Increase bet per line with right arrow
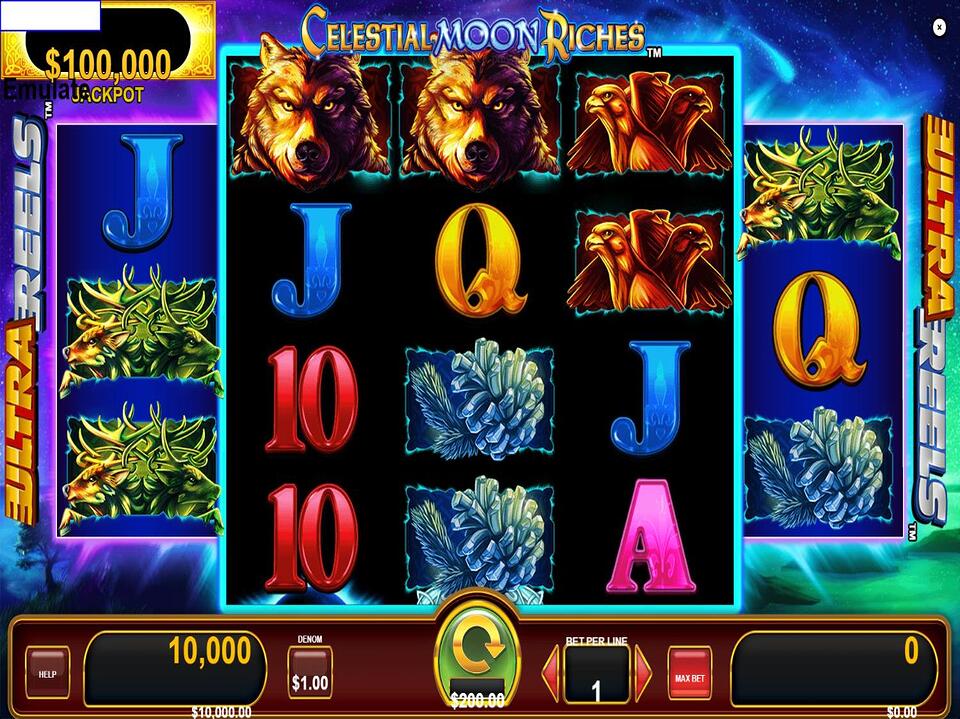 (643, 672)
